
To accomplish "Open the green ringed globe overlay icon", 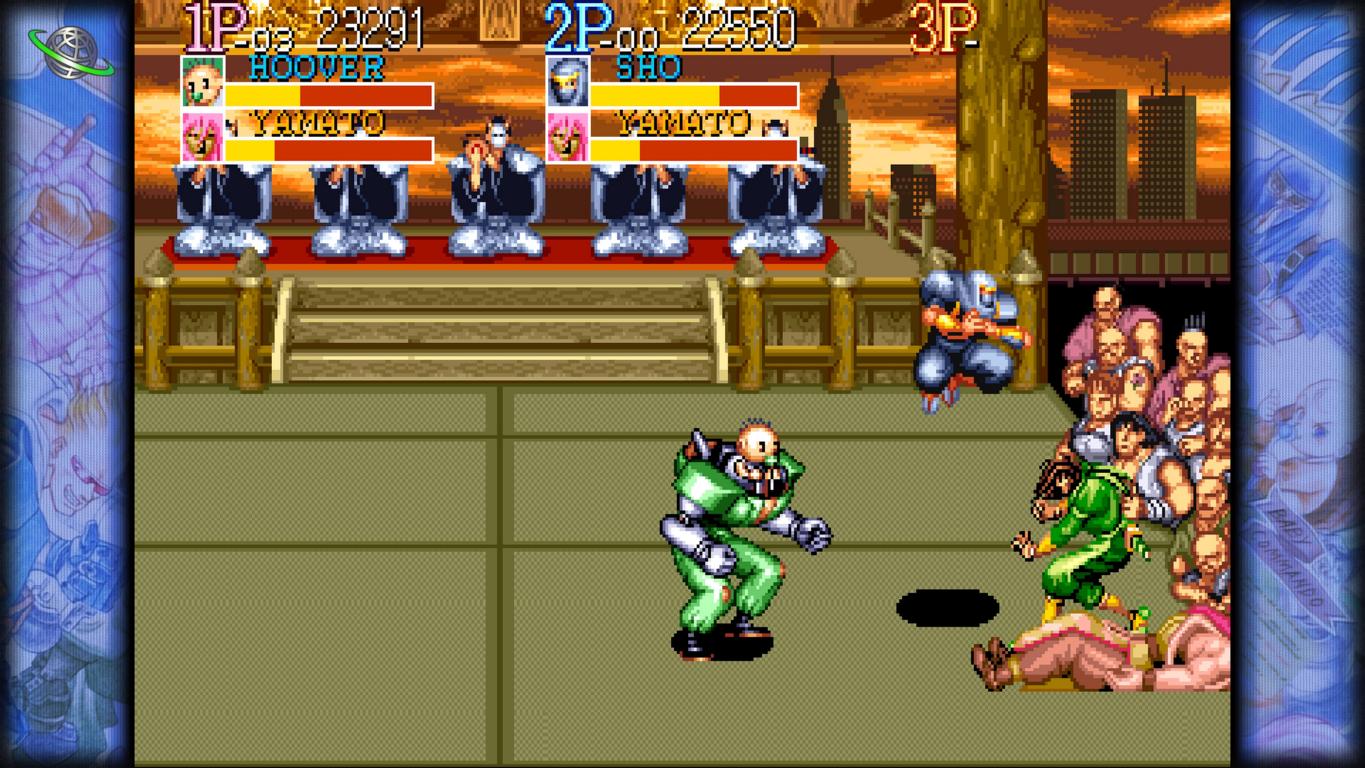I will [x=71, y=50].
